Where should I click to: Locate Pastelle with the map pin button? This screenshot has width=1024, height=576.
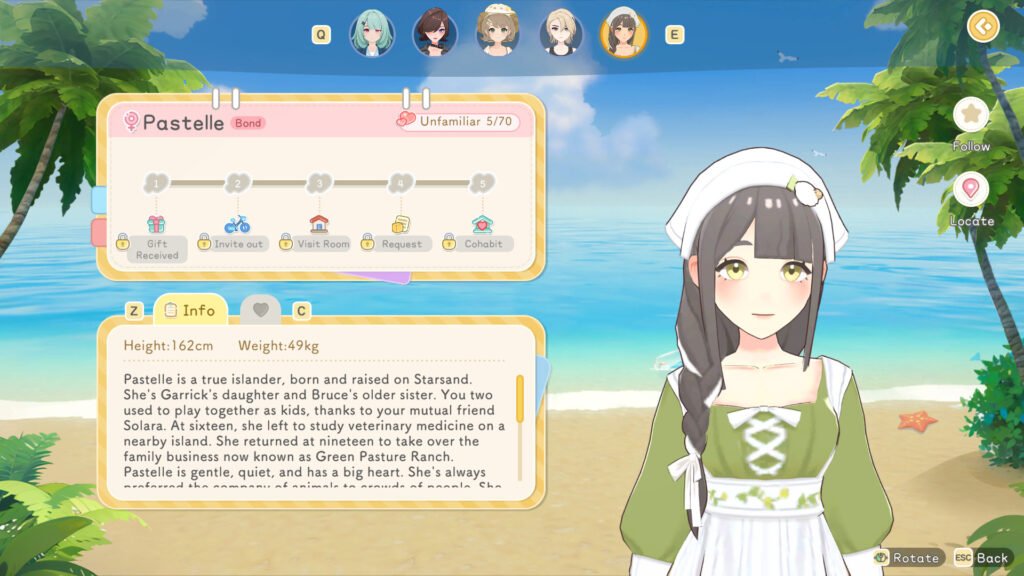pyautogui.click(x=970, y=190)
